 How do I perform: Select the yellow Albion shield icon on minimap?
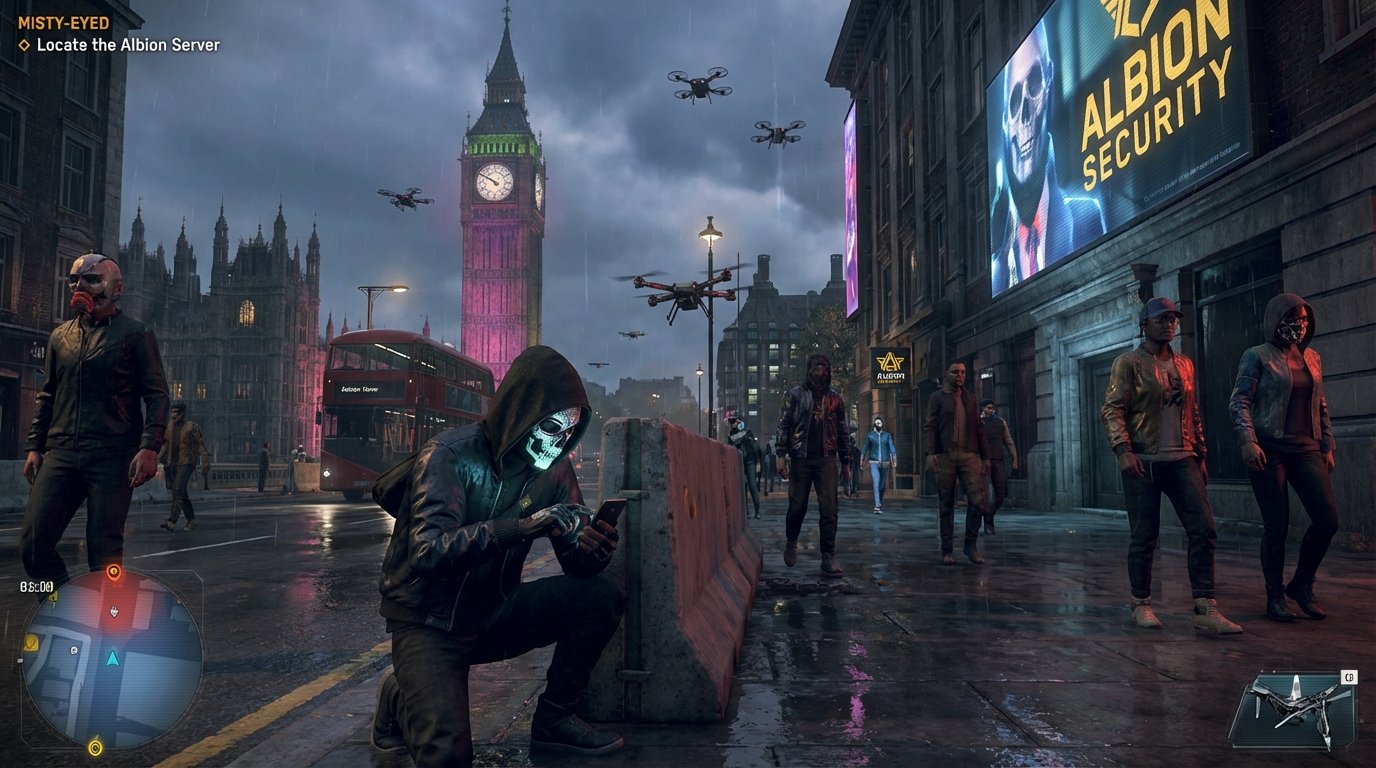click(31, 641)
